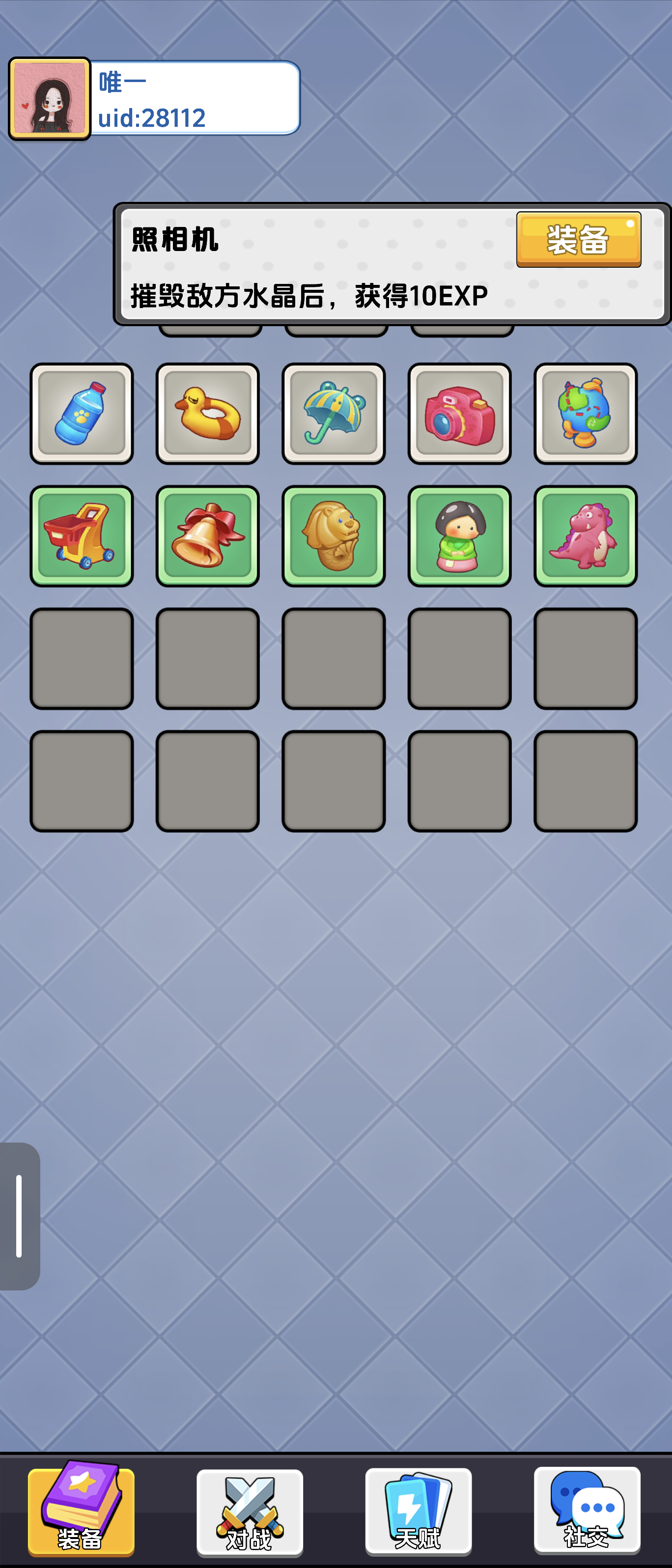Select the pink dinosaur item
Viewport: 672px width, 1568px height.
[x=585, y=535]
